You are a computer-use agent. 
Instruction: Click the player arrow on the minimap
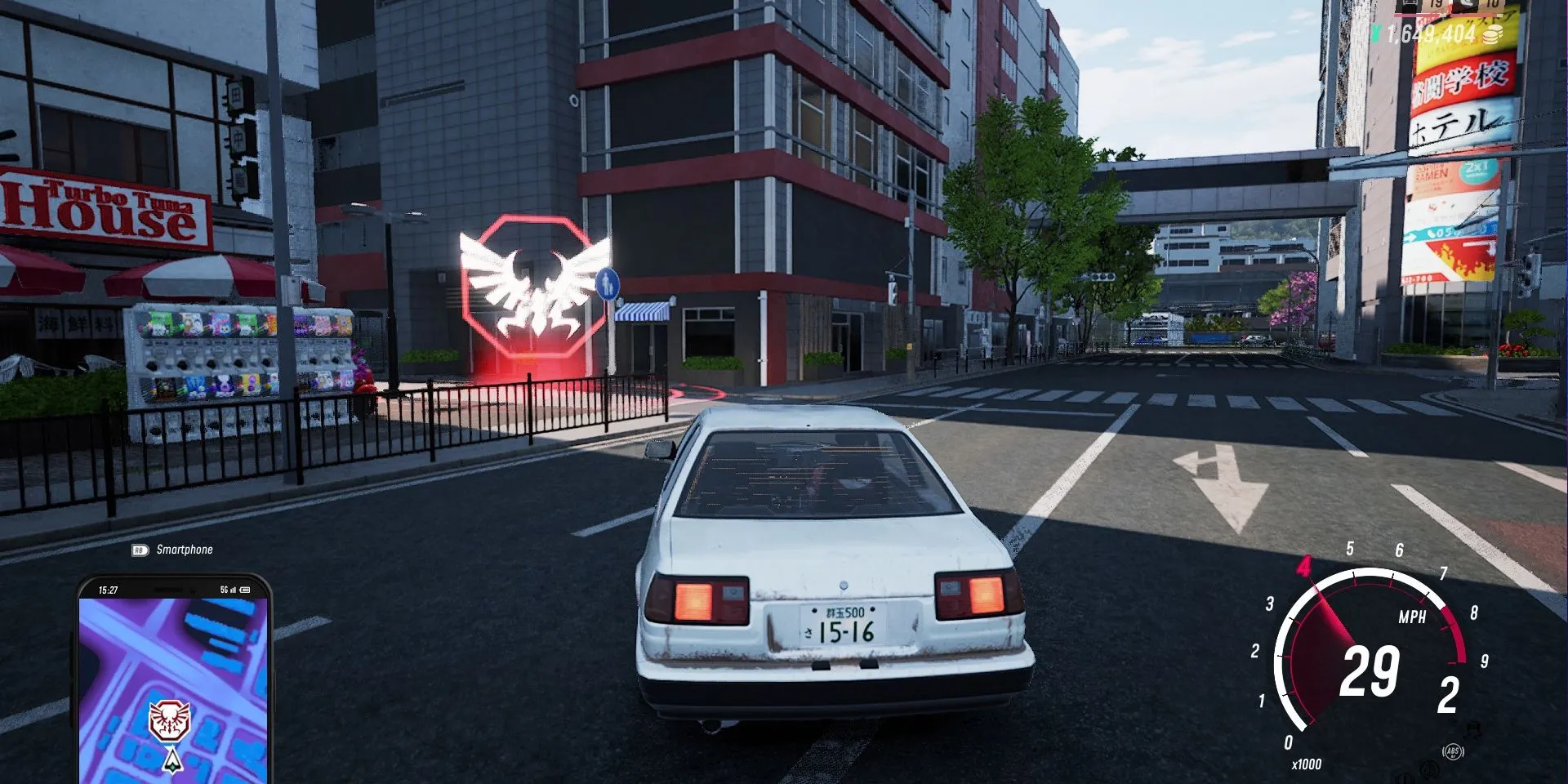point(171,761)
